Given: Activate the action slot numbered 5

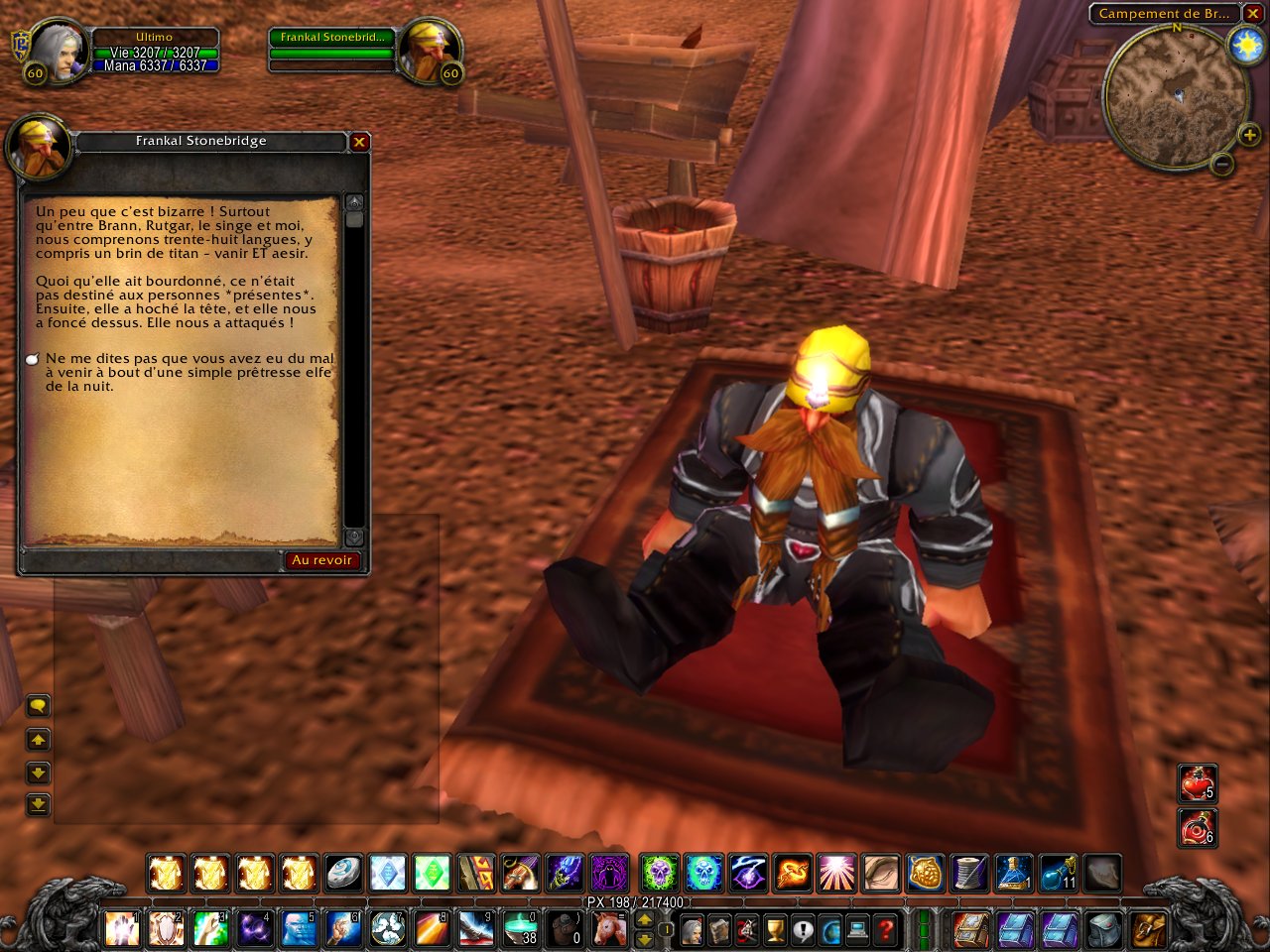Looking at the screenshot, I should pyautogui.click(x=296, y=930).
